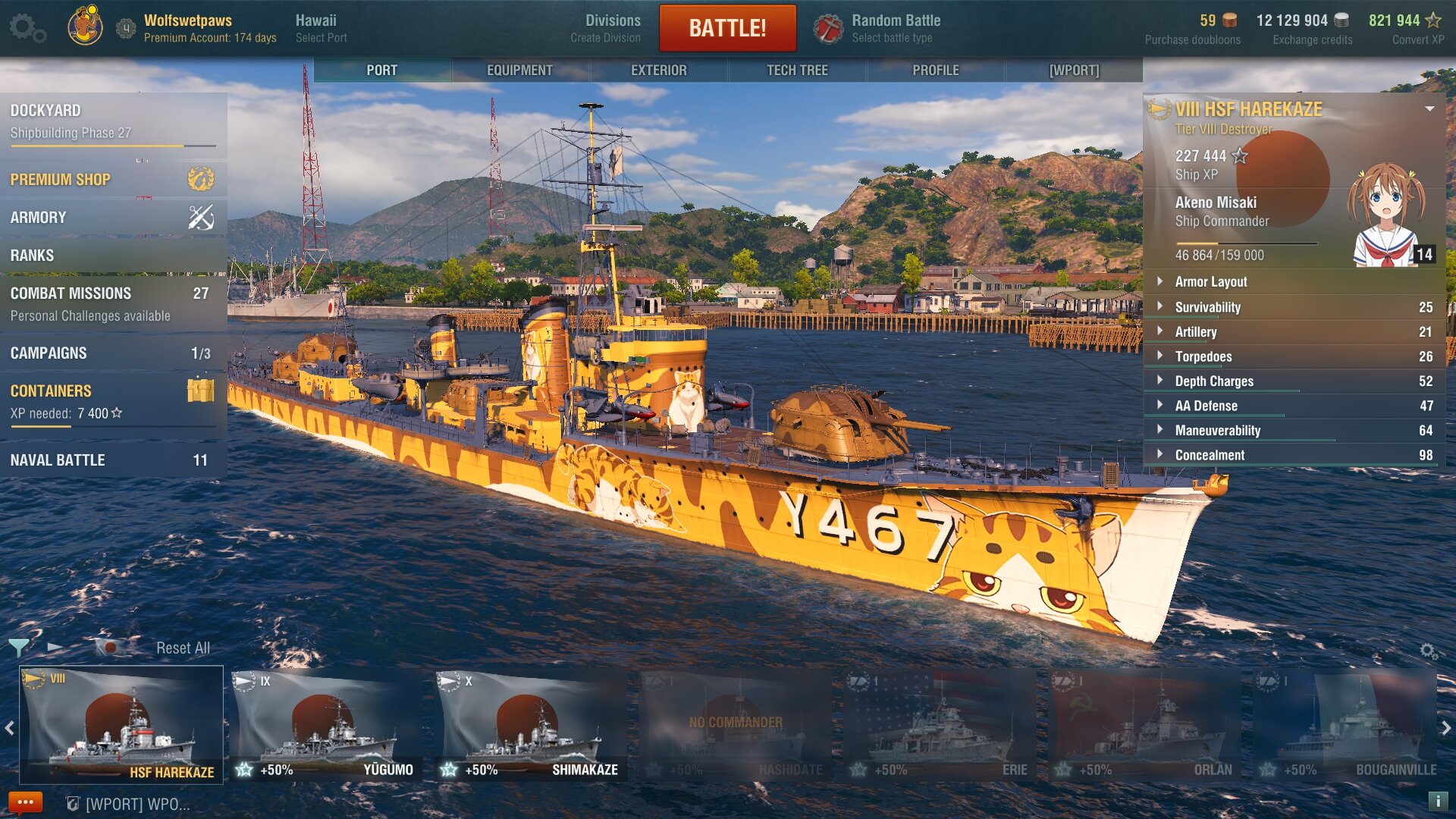Switch to the Exterior tab
Viewport: 1456px width, 819px height.
coord(658,70)
